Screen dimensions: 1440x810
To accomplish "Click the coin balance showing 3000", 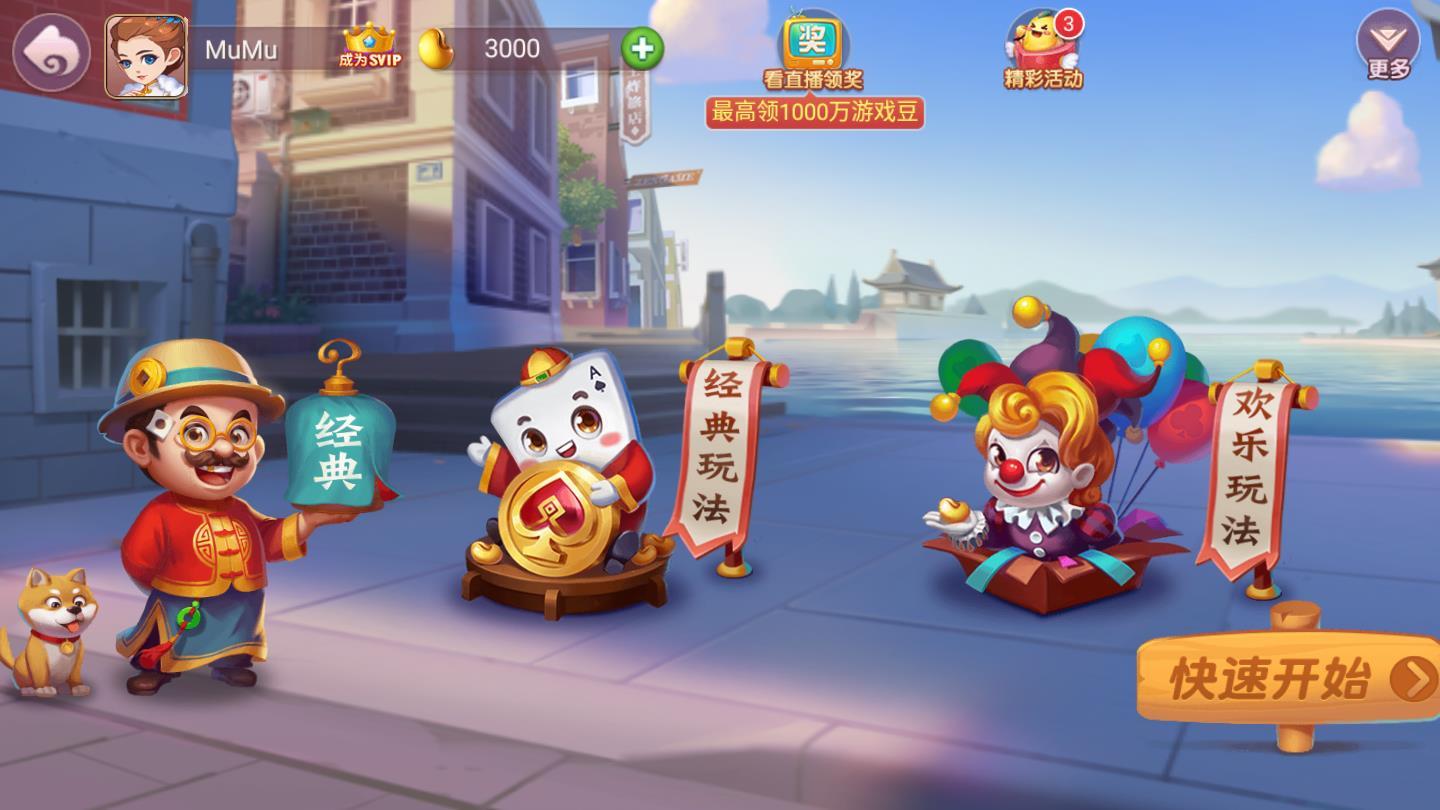I will (511, 49).
